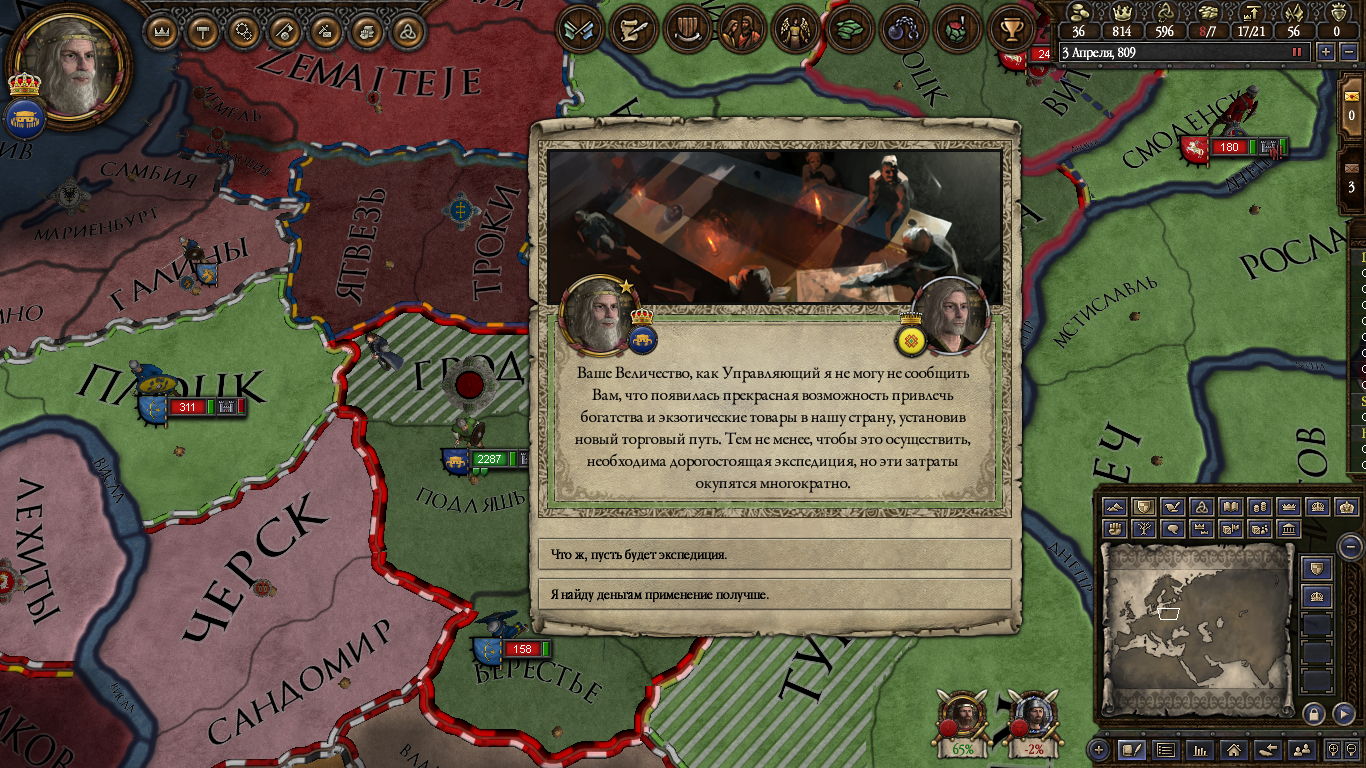Increase game speed with the plus button
The image size is (1366, 768).
tap(1326, 52)
